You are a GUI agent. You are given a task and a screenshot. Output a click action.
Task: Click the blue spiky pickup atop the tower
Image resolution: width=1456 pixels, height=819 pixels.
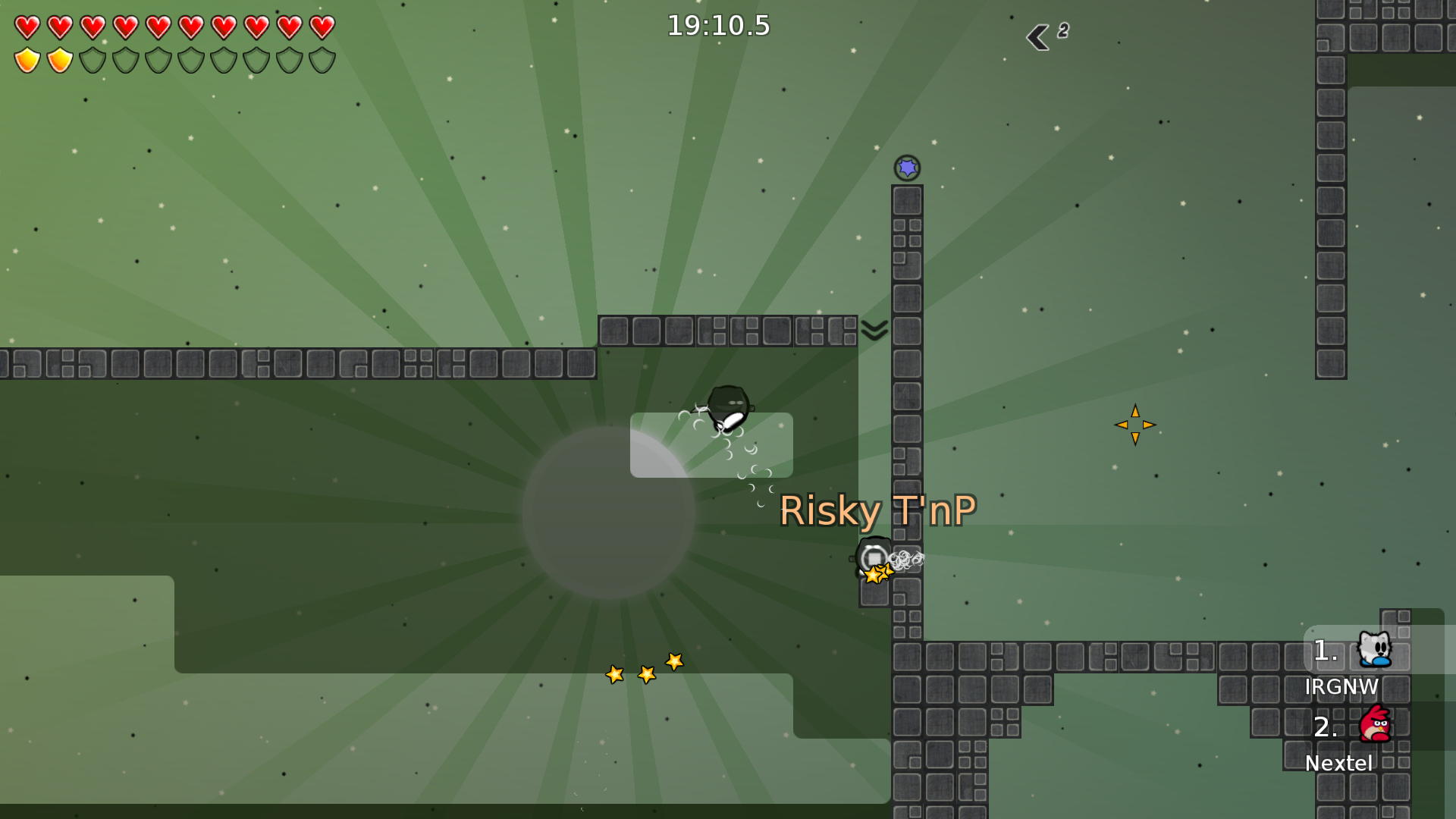[907, 168]
